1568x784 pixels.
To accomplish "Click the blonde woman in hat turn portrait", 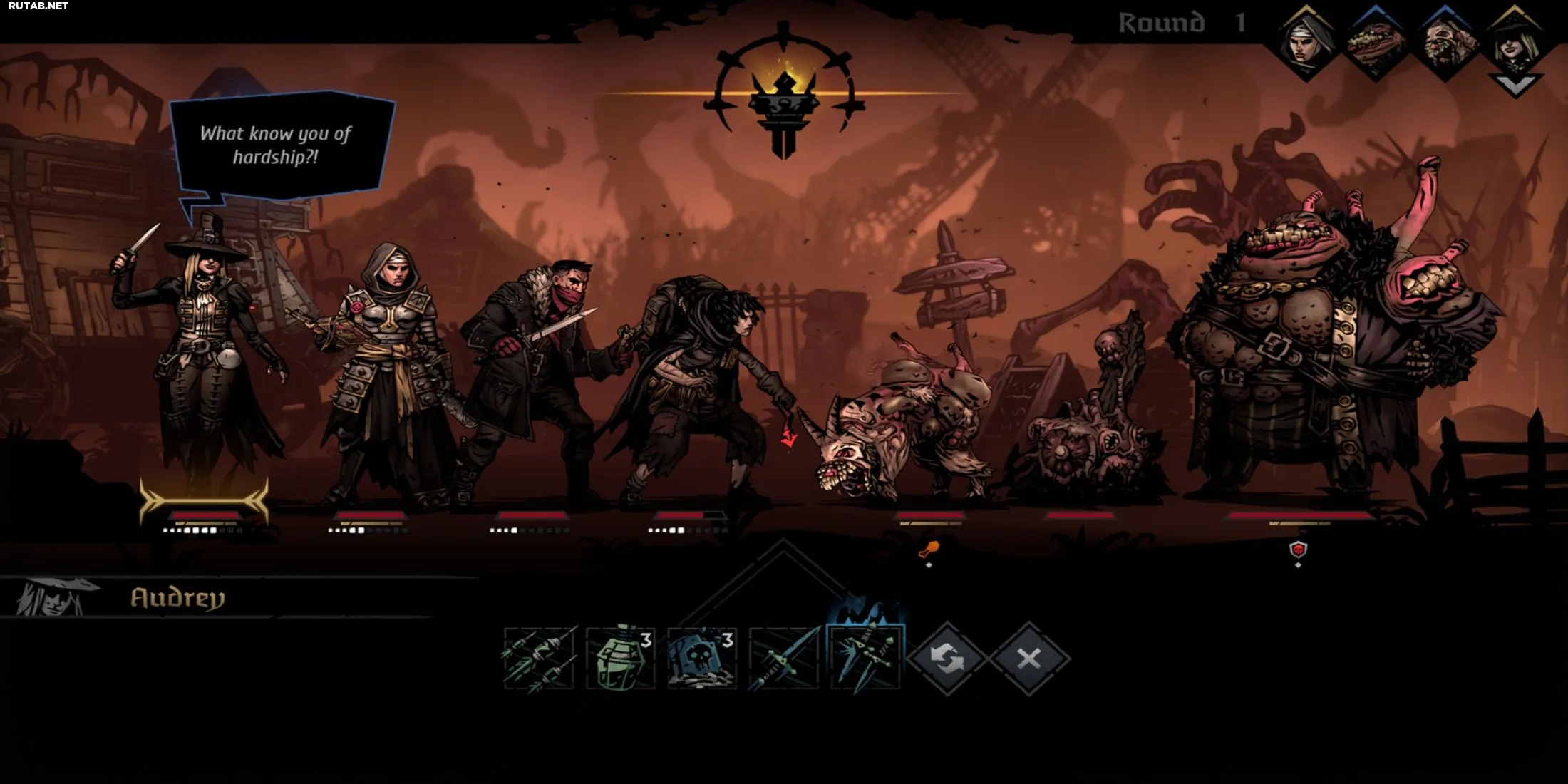I will click(1515, 43).
